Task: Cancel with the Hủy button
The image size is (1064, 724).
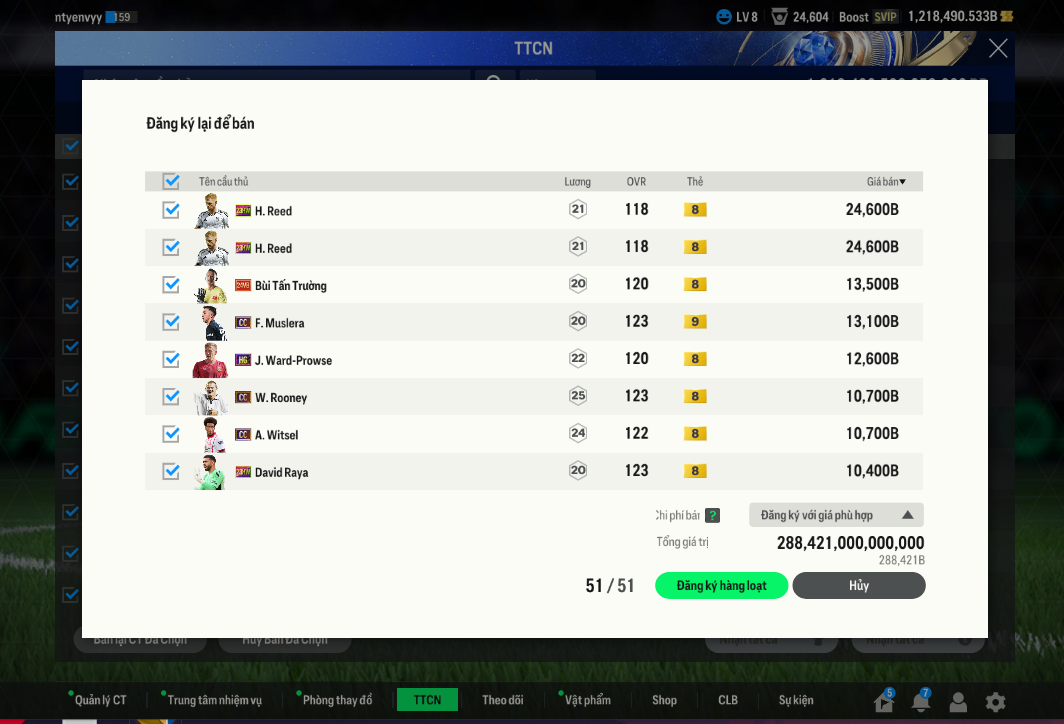Action: [x=859, y=586]
